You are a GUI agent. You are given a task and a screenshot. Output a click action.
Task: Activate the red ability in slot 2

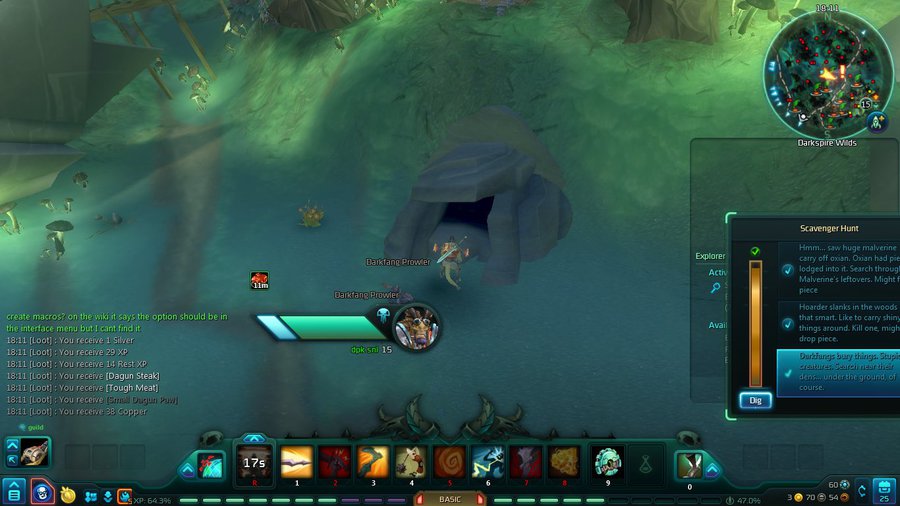(x=335, y=462)
